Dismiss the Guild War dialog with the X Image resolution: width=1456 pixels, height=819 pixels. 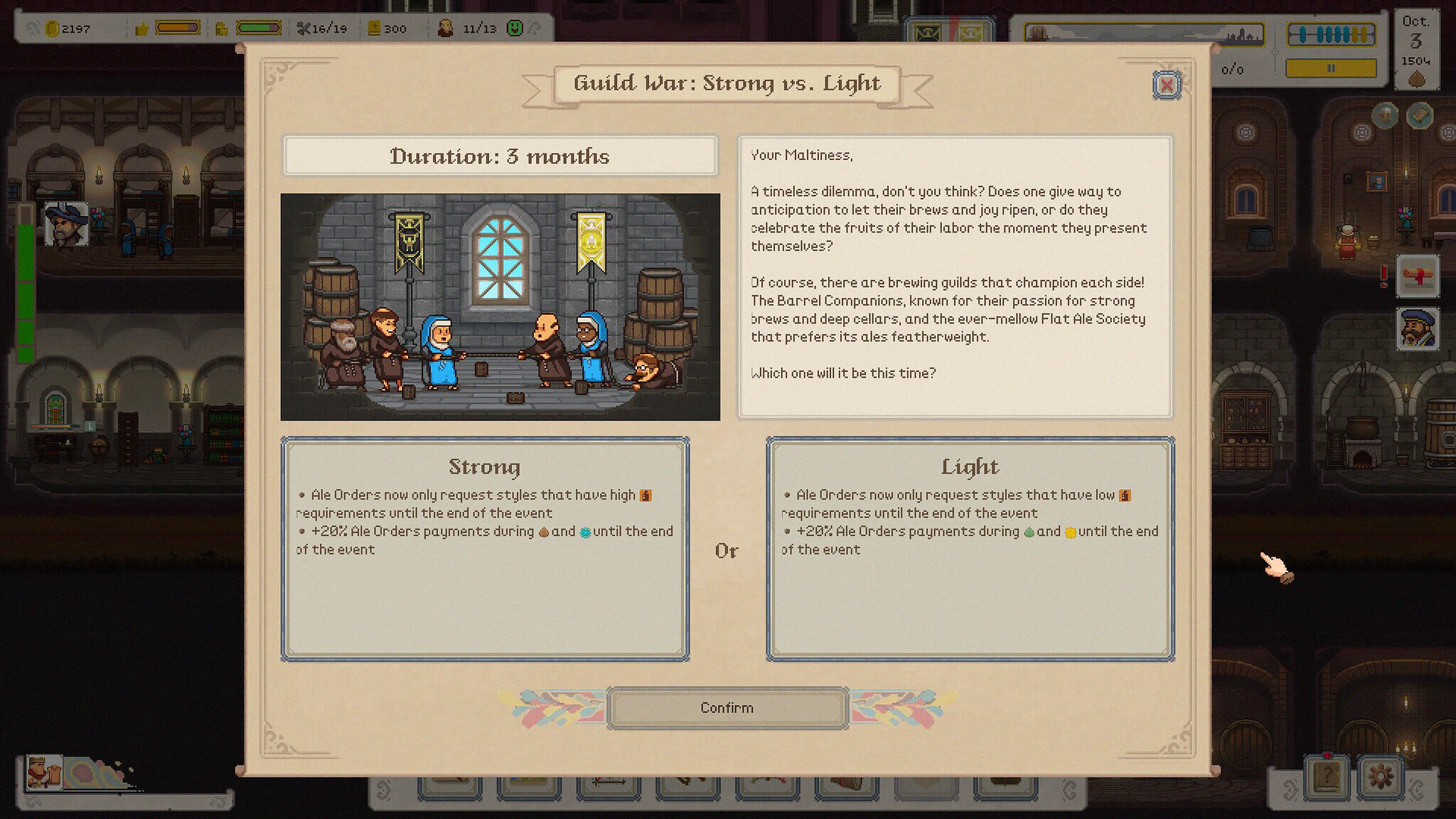point(1167,85)
